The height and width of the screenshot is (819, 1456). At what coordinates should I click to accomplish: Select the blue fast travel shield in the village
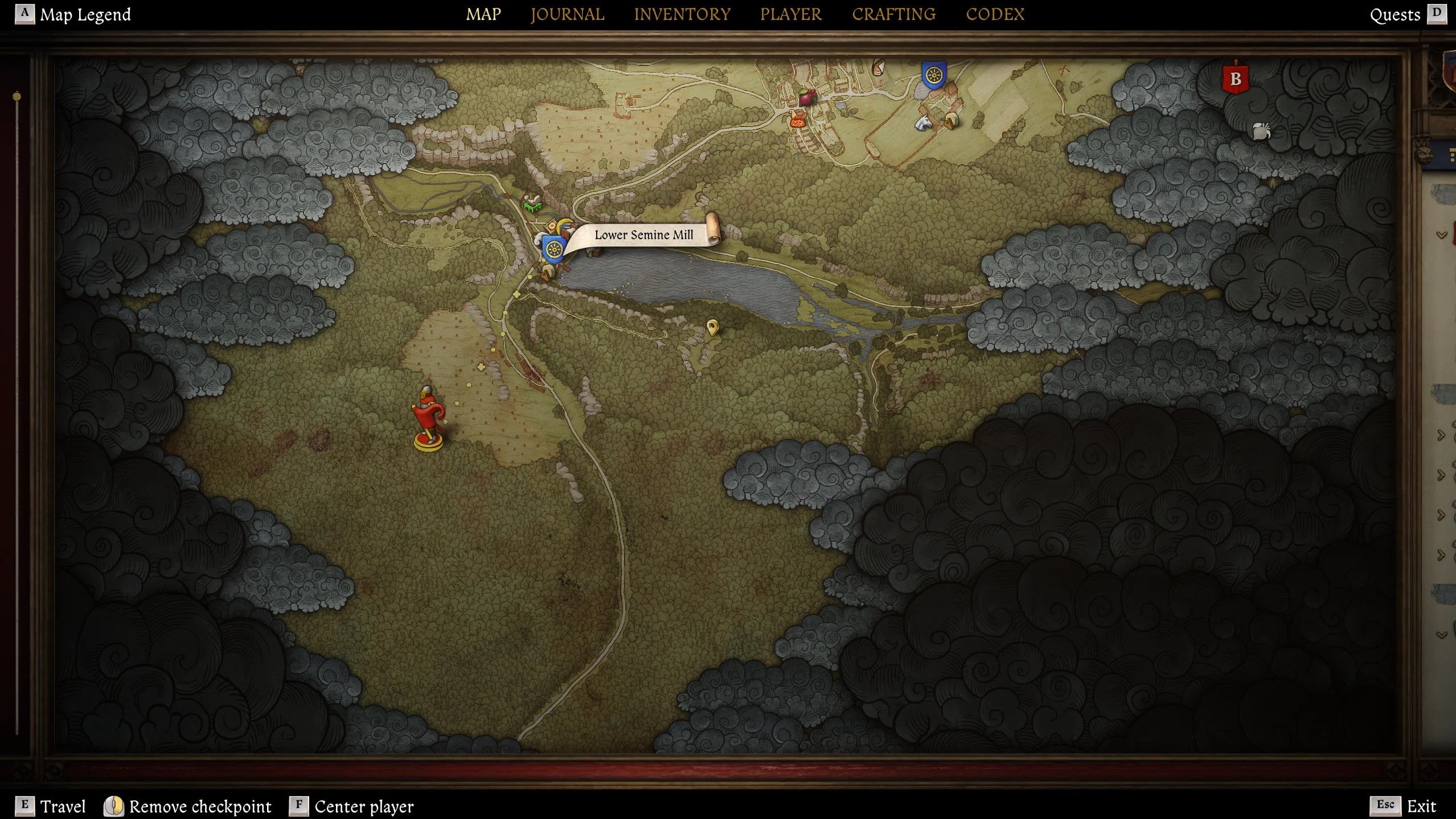click(934, 75)
